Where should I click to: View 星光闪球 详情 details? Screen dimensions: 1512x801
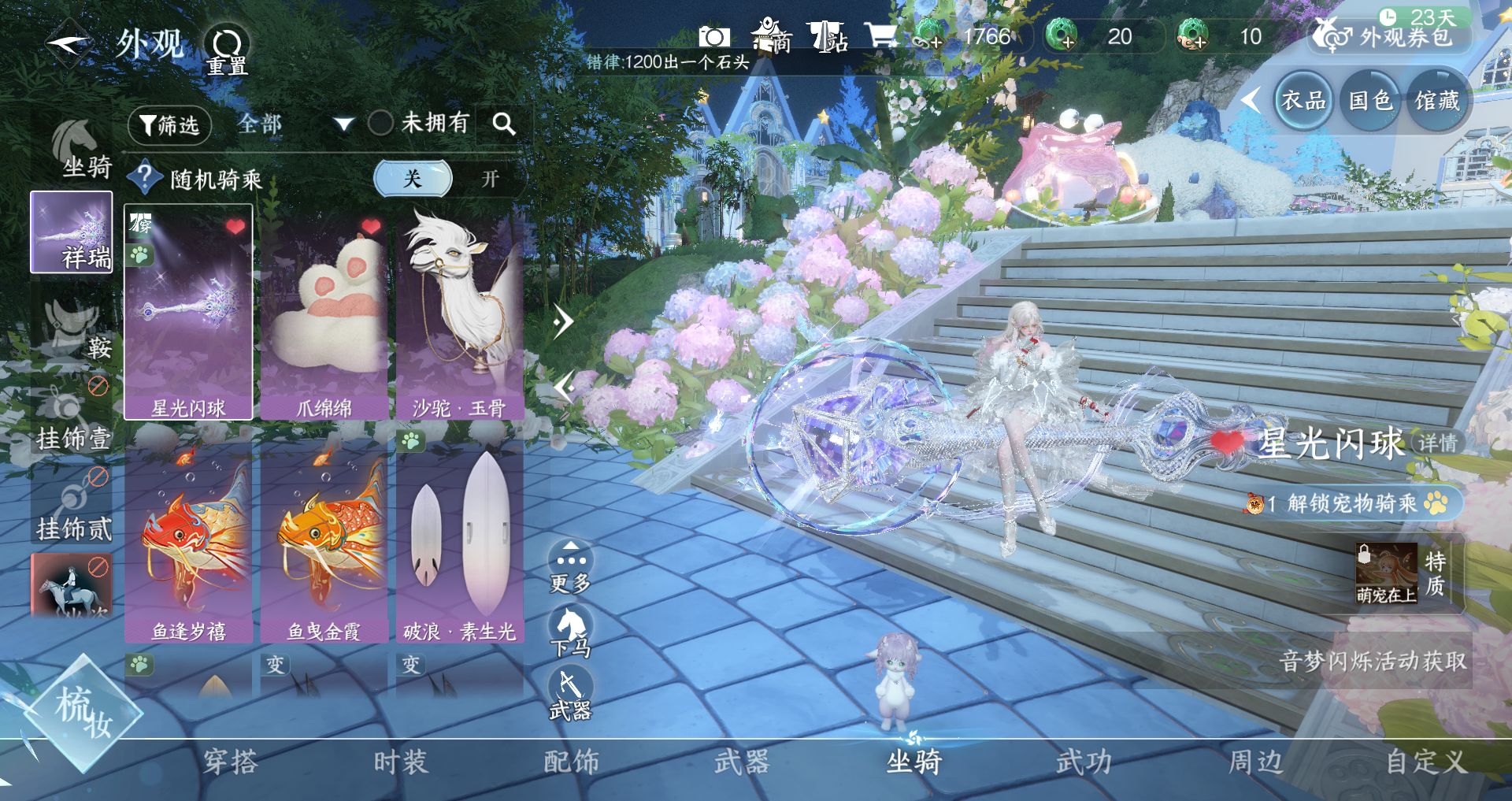tap(1438, 443)
